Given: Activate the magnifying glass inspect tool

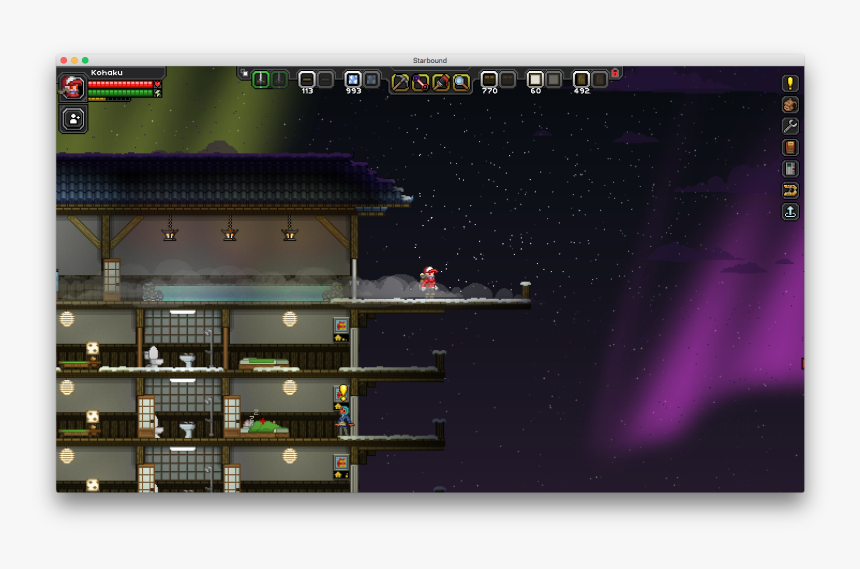Looking at the screenshot, I should click(461, 82).
